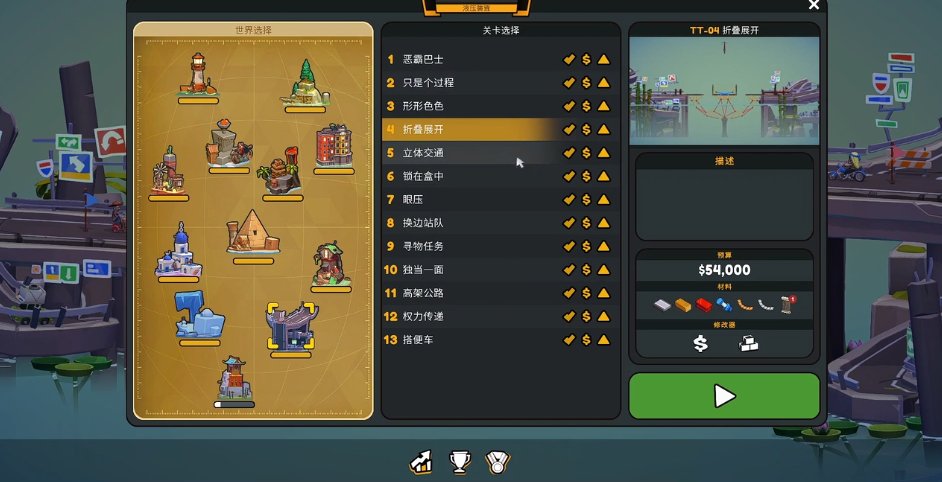Close the level select window
The height and width of the screenshot is (482, 942).
pos(814,5)
